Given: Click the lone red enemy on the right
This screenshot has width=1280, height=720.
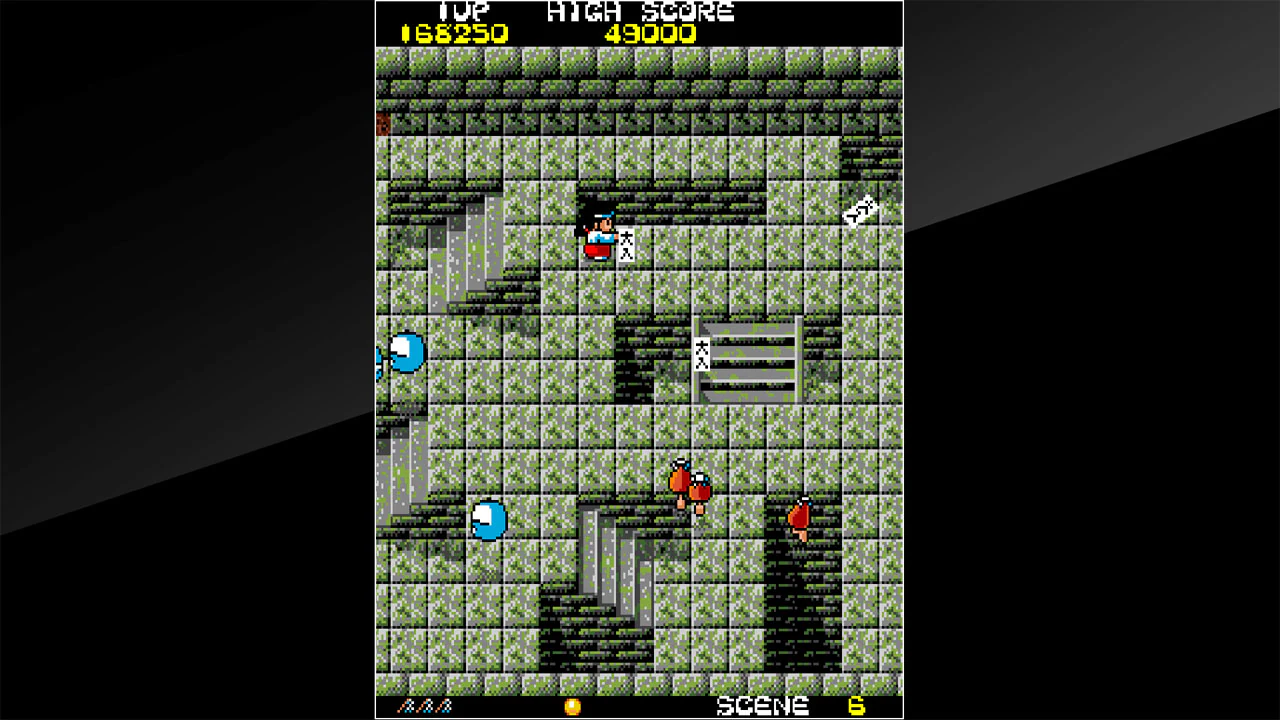Looking at the screenshot, I should pos(800,513).
